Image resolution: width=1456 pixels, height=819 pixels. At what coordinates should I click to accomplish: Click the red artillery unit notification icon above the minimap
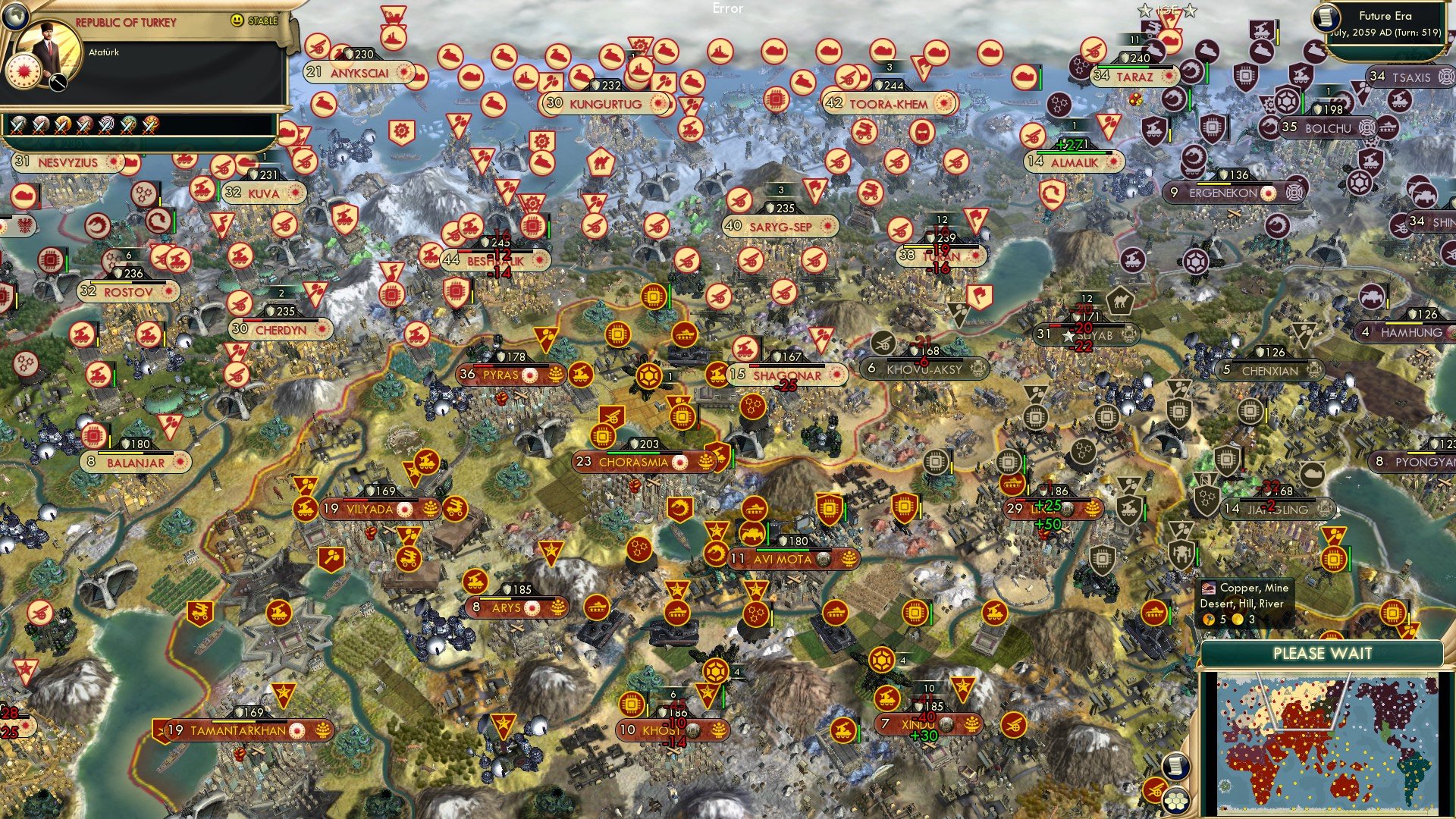(x=1154, y=791)
